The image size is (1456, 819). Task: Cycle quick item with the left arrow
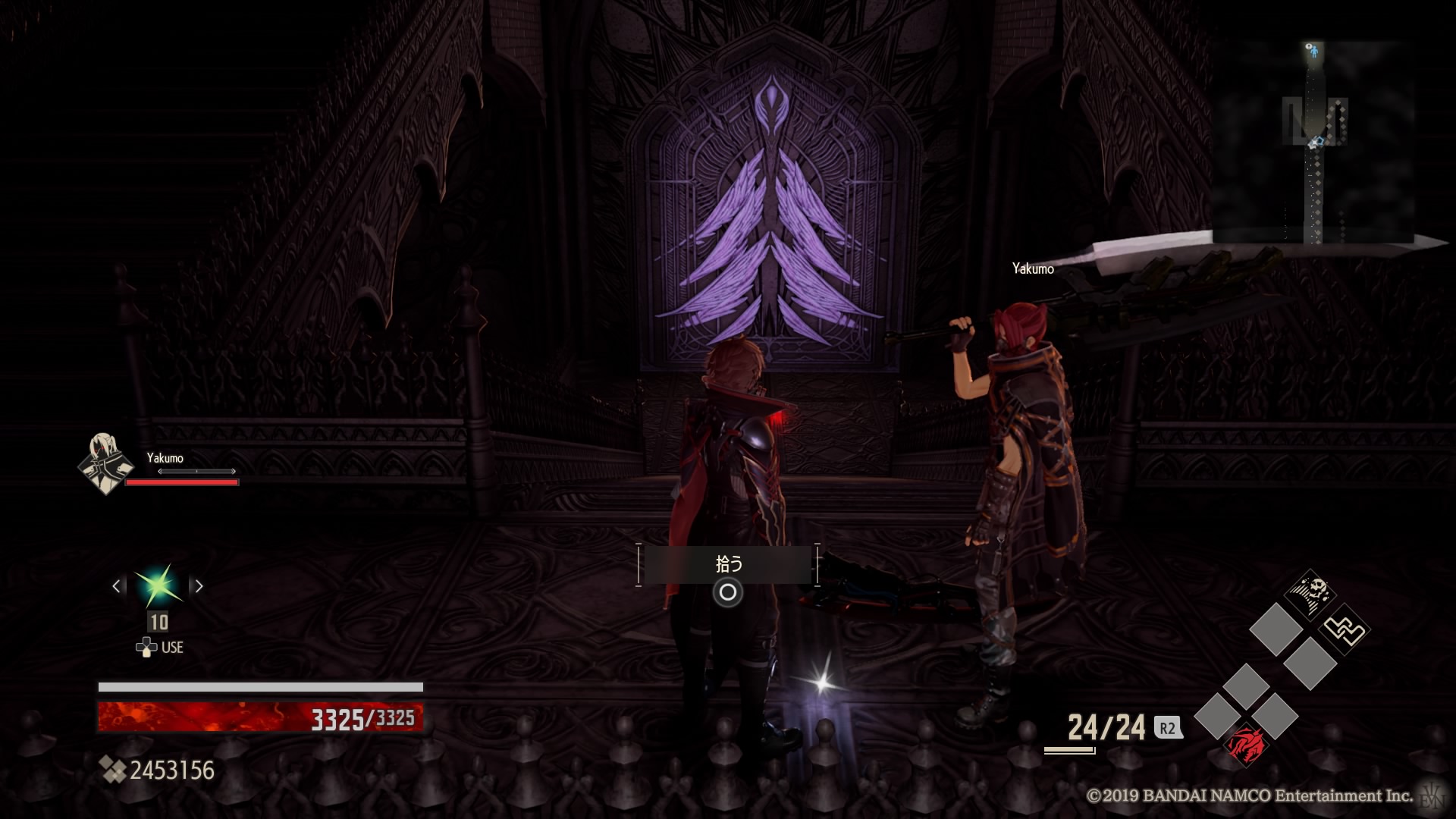point(117,586)
